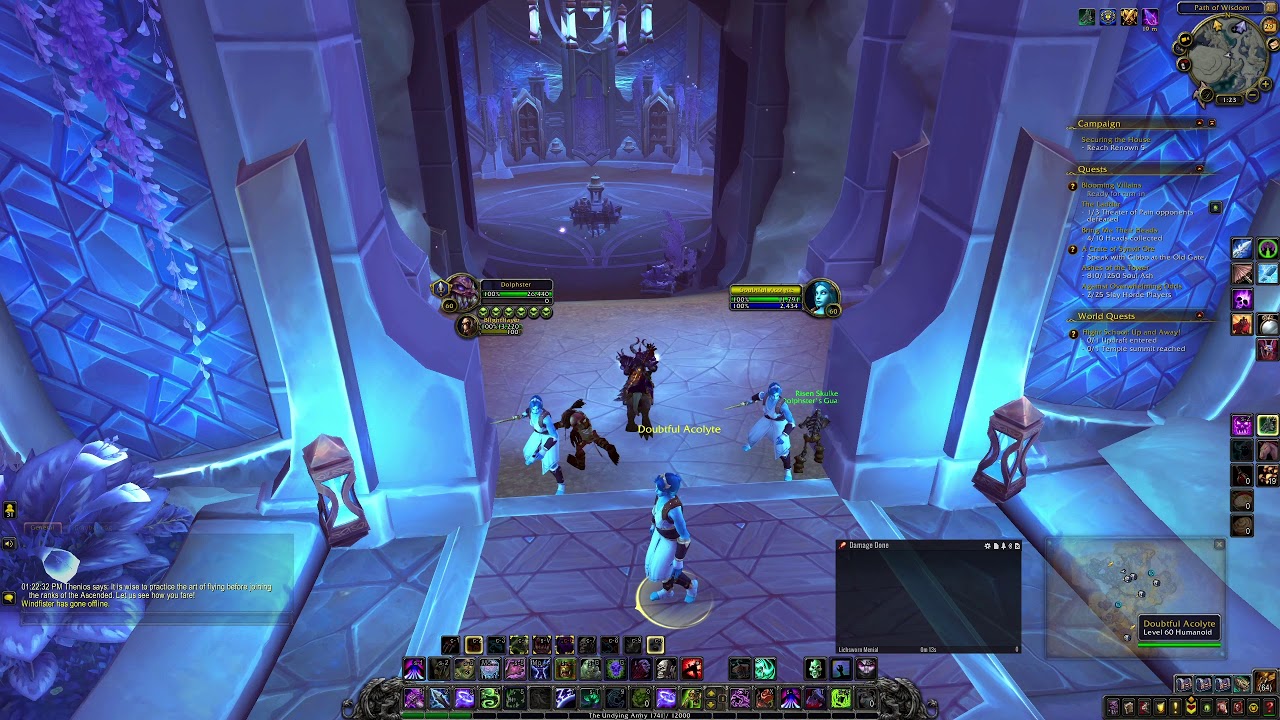This screenshot has height=720, width=1280.
Task: Open the main backpack bag
Action: (1267, 684)
